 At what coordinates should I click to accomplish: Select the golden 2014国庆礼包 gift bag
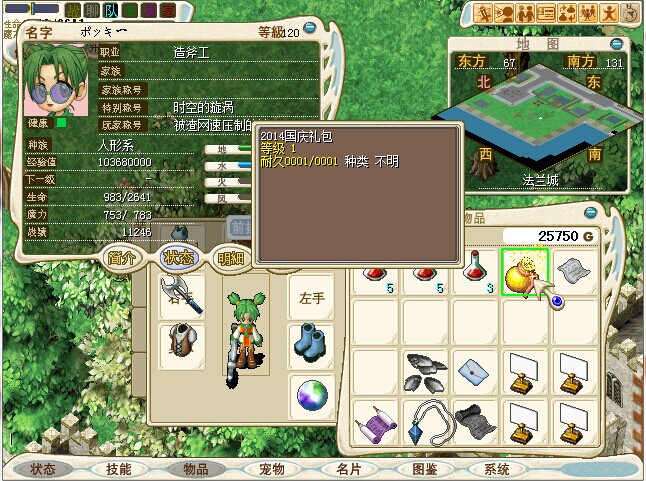[524, 270]
